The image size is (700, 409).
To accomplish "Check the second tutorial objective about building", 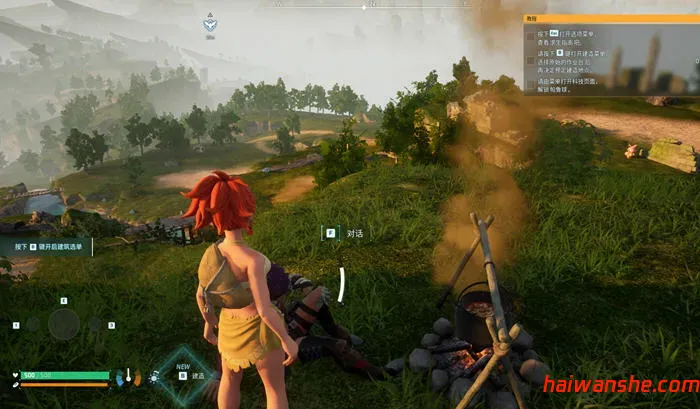I will pyautogui.click(x=530, y=60).
